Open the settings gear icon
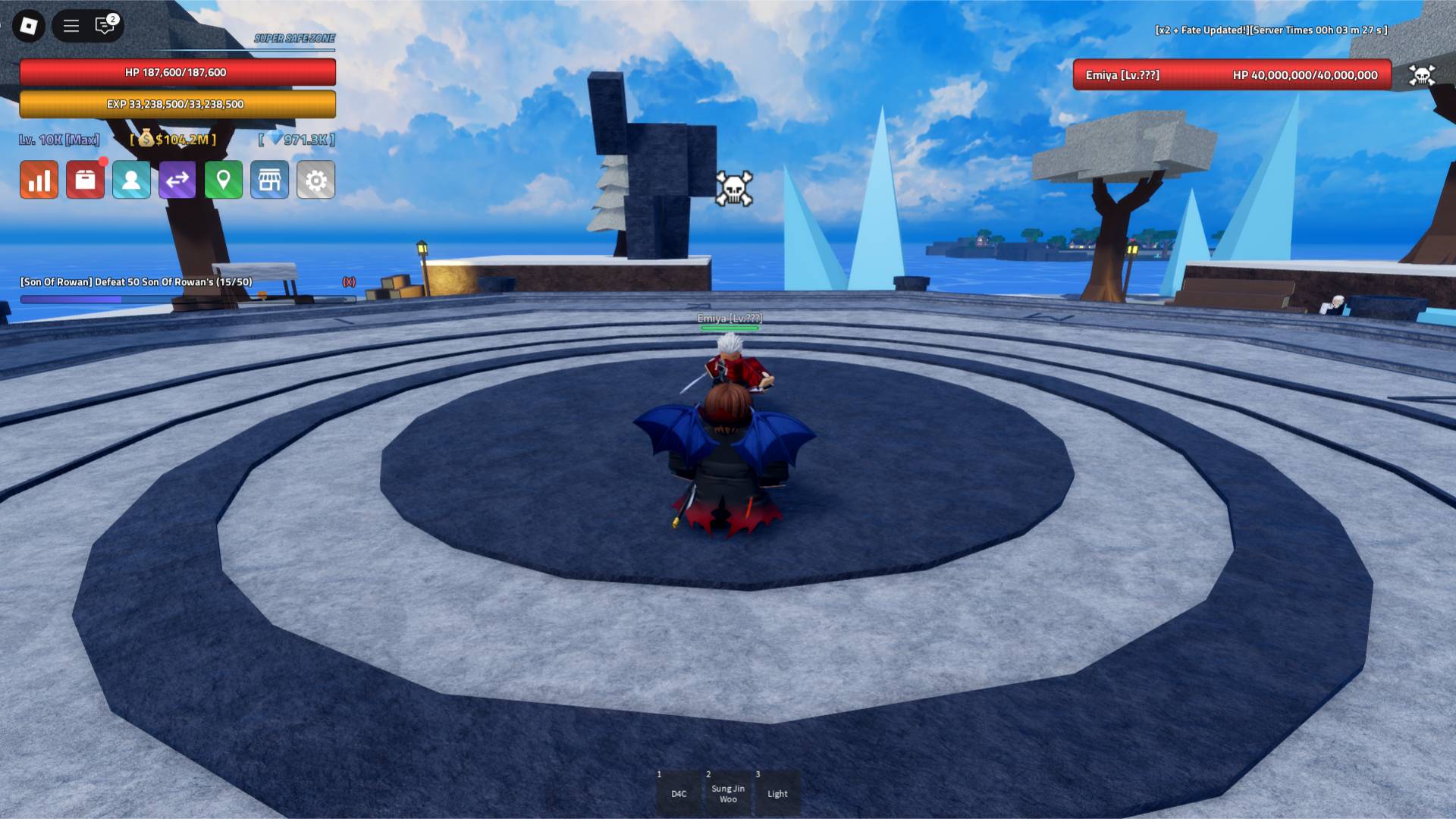Image resolution: width=1456 pixels, height=819 pixels. [316, 180]
